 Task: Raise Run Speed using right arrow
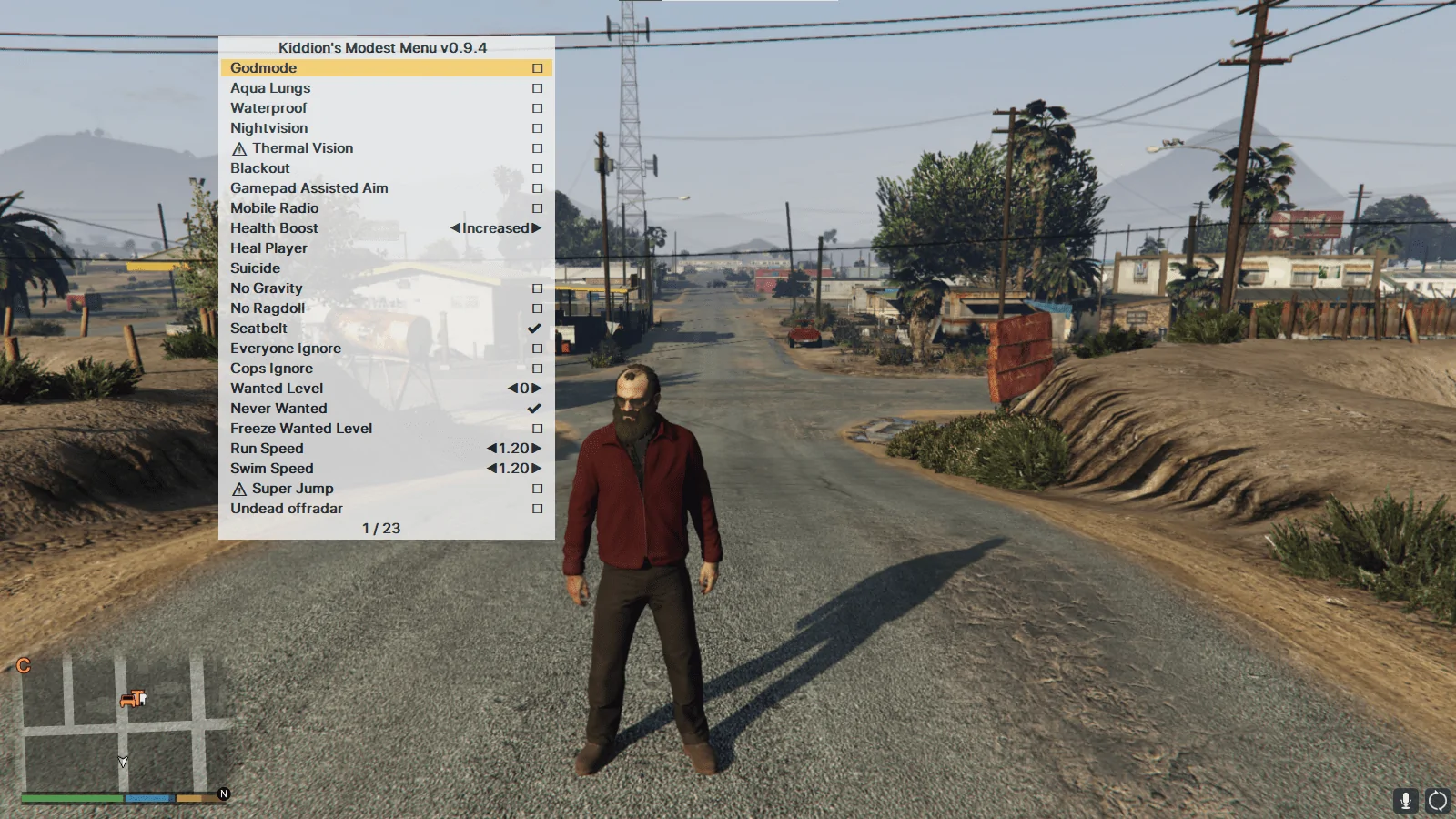537,449
